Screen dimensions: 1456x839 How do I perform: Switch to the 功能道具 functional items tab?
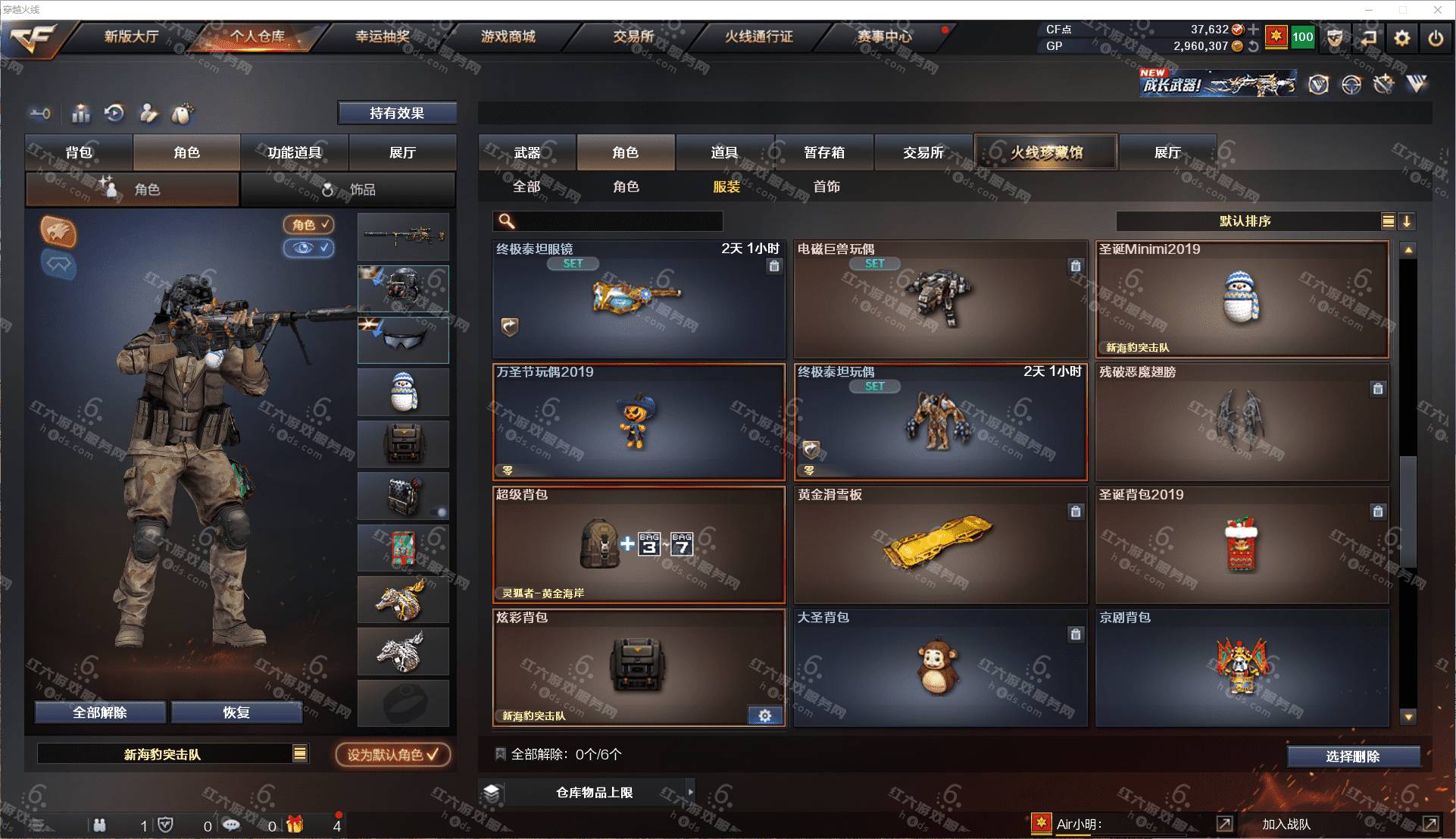(294, 152)
